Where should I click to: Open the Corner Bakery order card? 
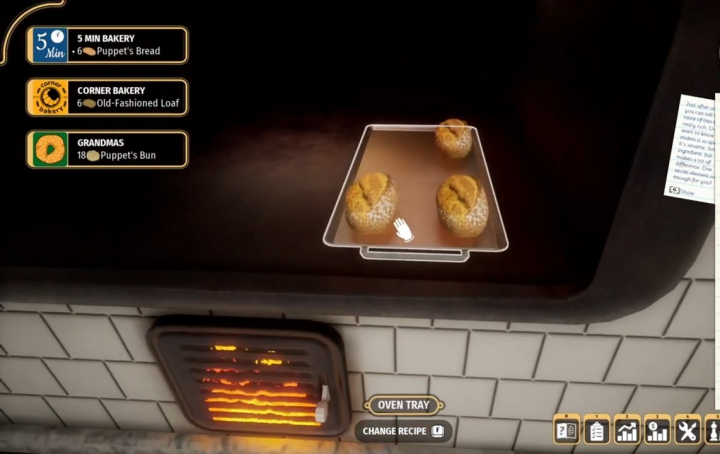[x=107, y=97]
